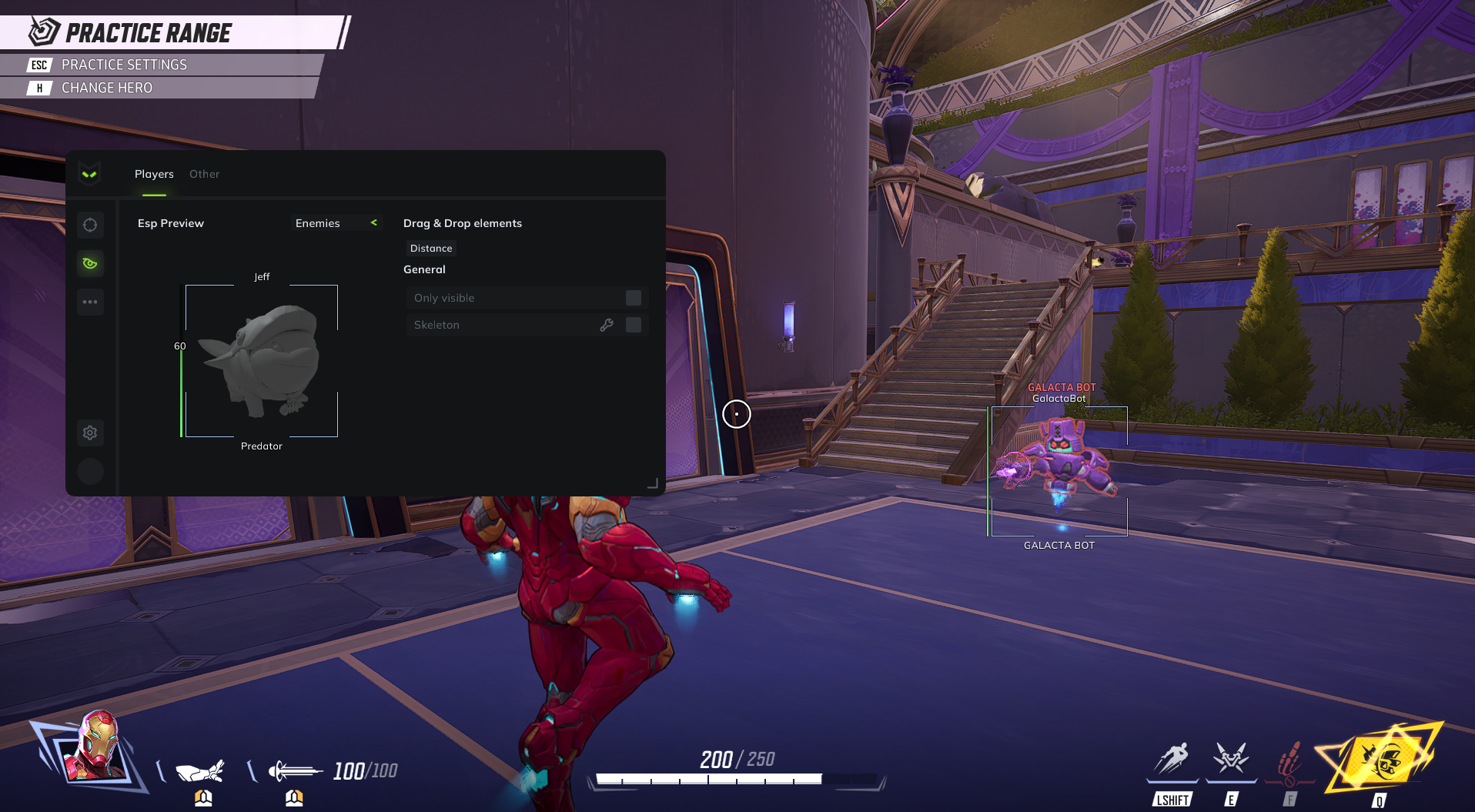Select the Distance element tag
1475x812 pixels.
pyautogui.click(x=431, y=249)
